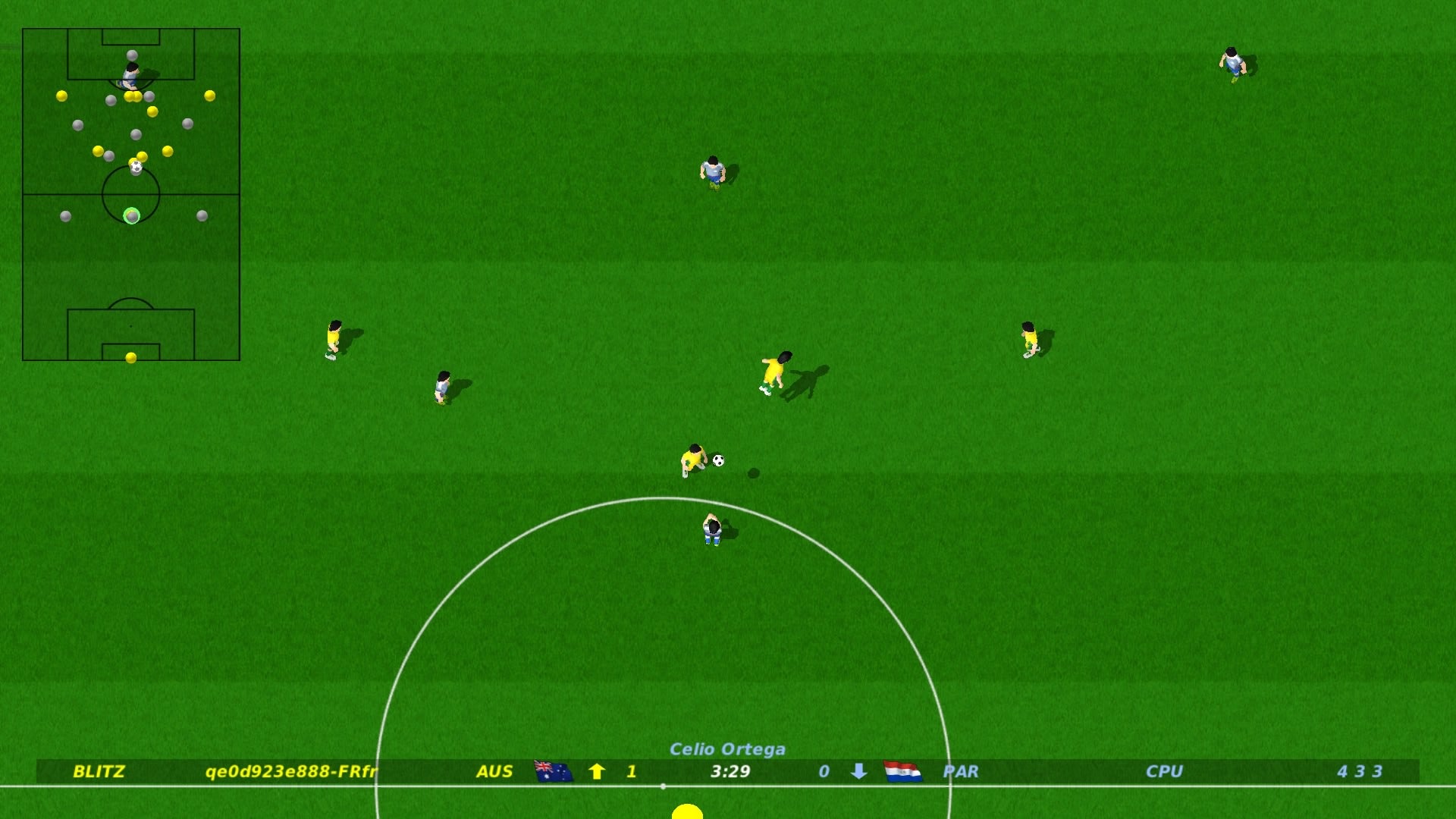Click the 4 3 3 formation label
1456x819 pixels.
[x=1359, y=771]
